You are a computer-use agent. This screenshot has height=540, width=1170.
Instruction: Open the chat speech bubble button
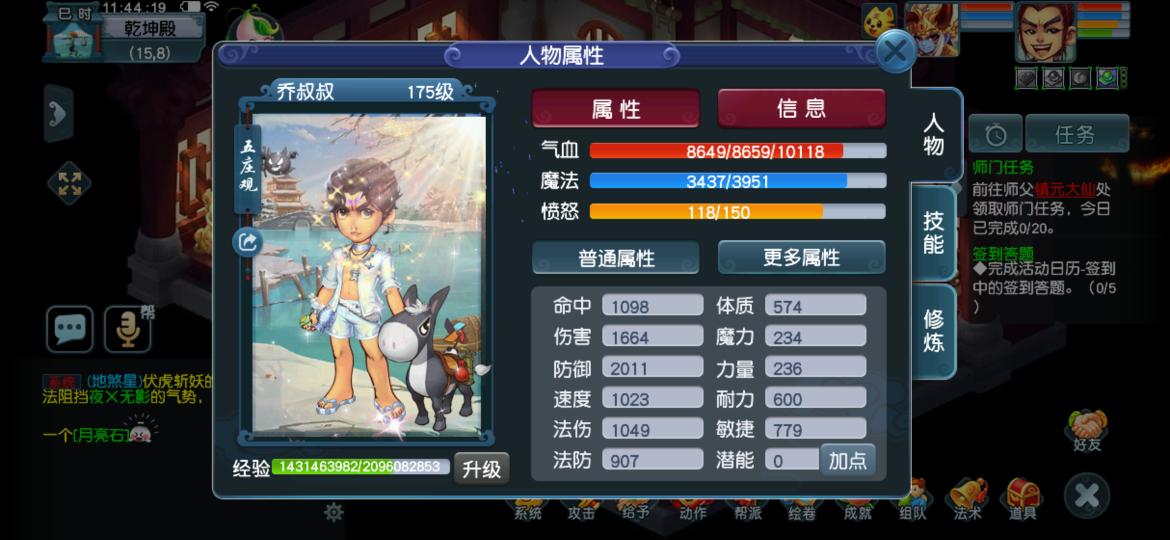click(x=70, y=328)
